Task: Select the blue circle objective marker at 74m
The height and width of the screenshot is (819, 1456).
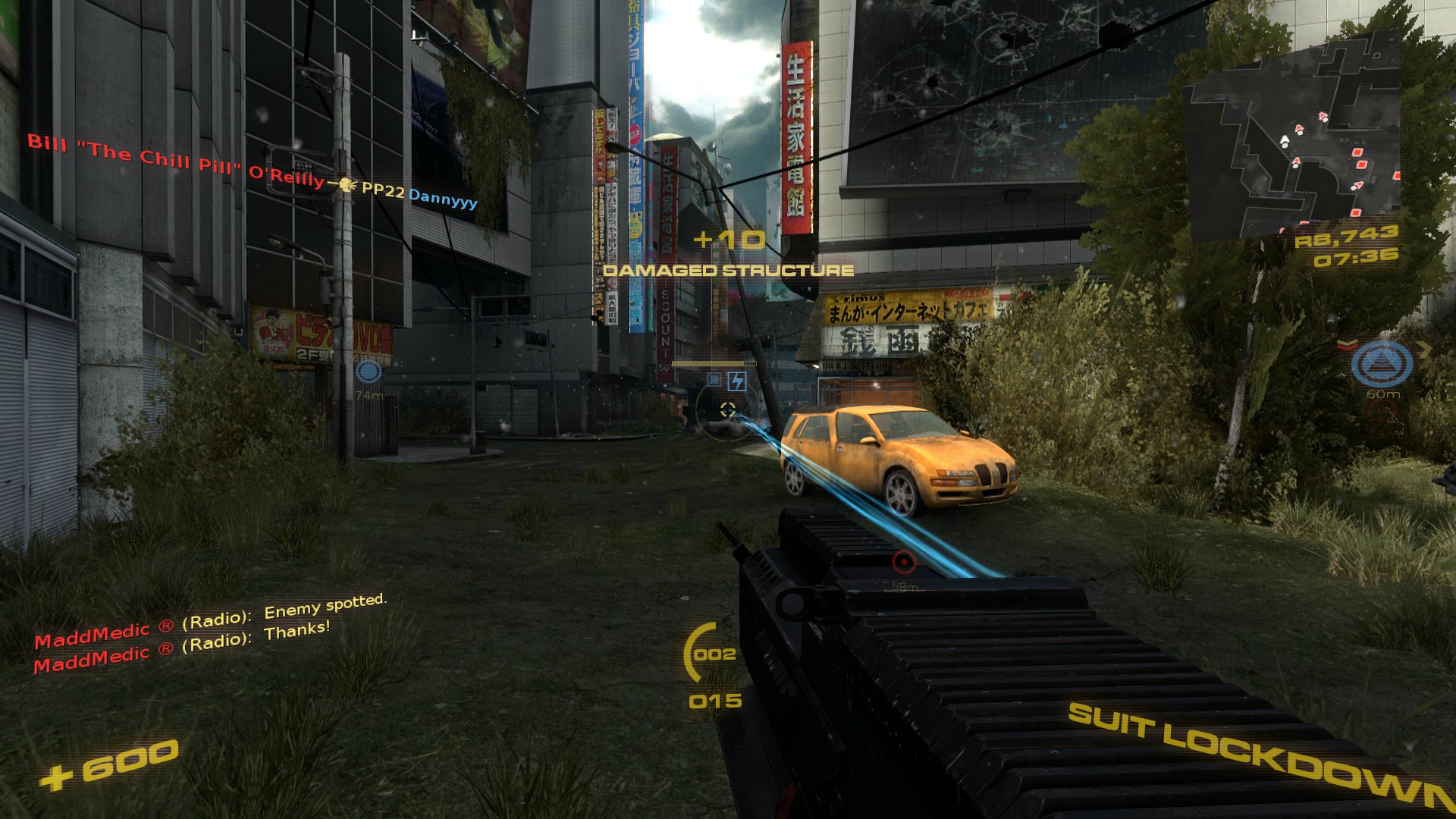Action: [x=369, y=372]
